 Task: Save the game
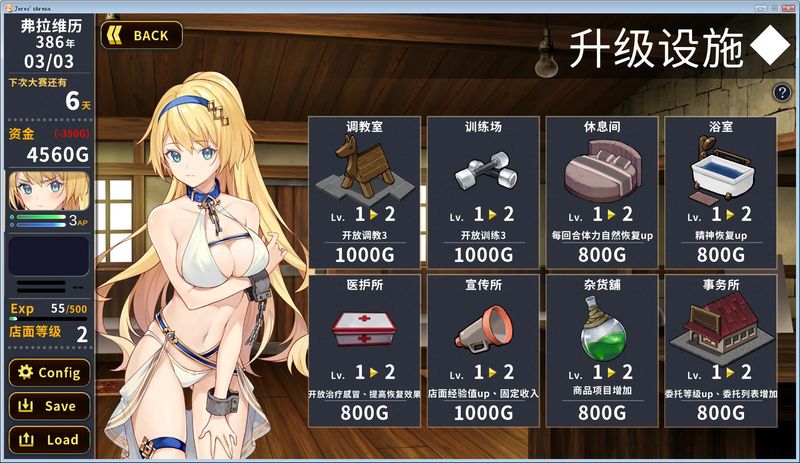coord(48,406)
